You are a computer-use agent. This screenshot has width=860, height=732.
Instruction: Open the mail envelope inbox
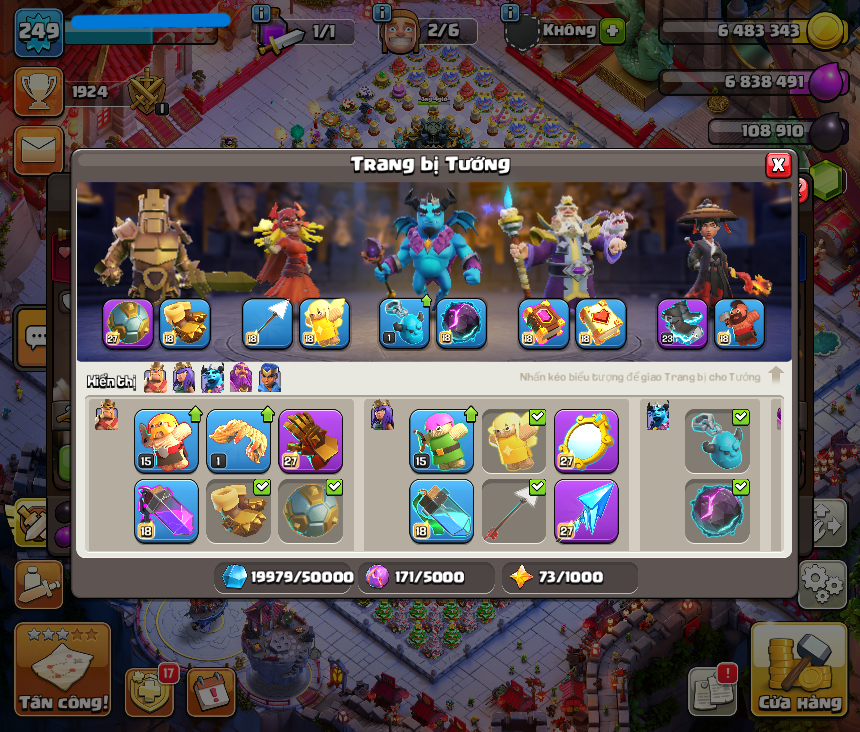coord(38,150)
